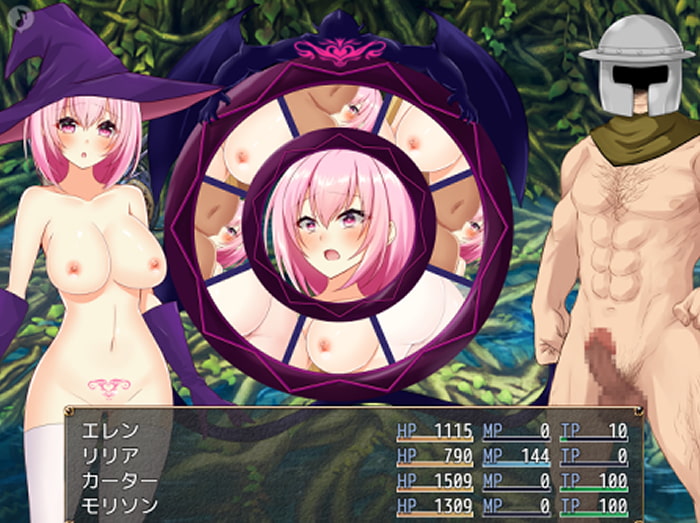Choose リリア in the party status window

click(111, 456)
